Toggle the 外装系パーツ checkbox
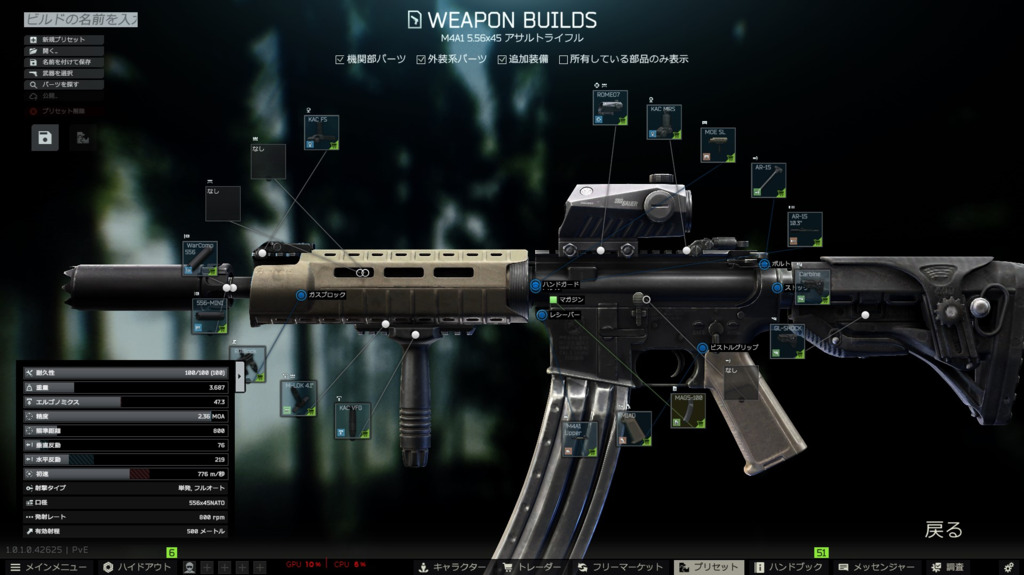 (x=421, y=60)
